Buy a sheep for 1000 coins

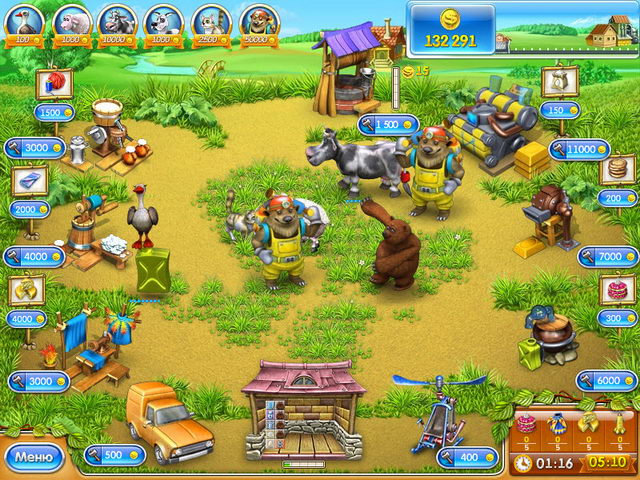(x=71, y=22)
